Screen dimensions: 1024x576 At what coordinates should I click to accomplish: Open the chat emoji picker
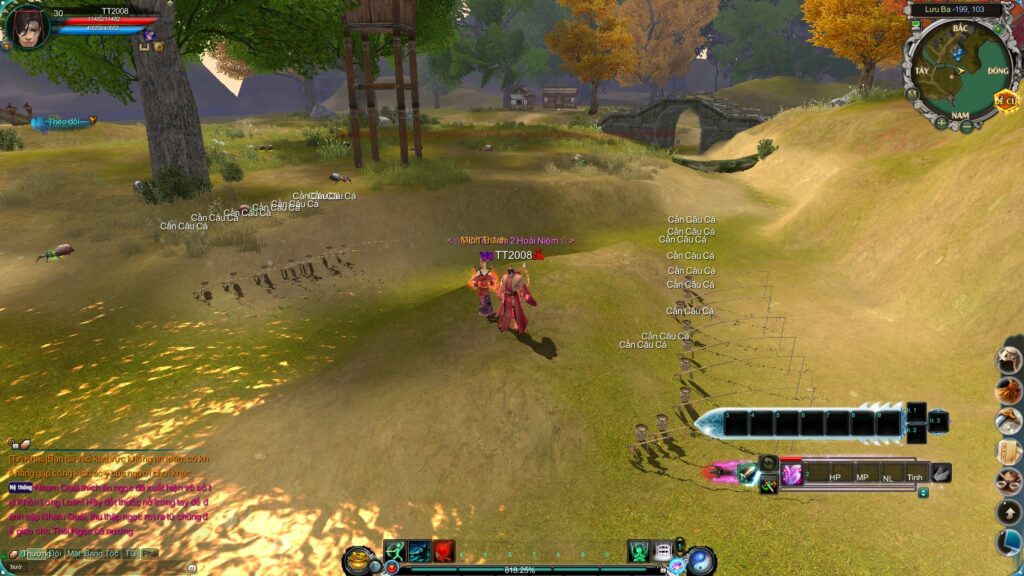[191, 567]
